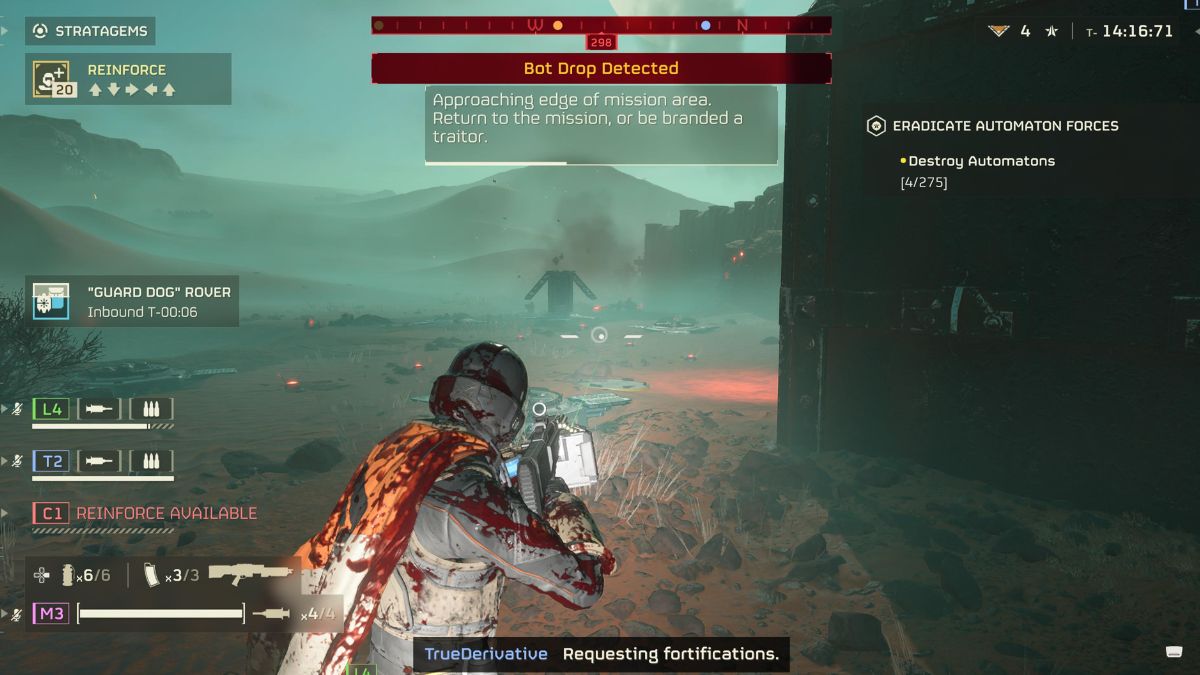This screenshot has width=1200, height=675.
Task: Click the Bot Drop Detected alert banner
Action: click(601, 68)
